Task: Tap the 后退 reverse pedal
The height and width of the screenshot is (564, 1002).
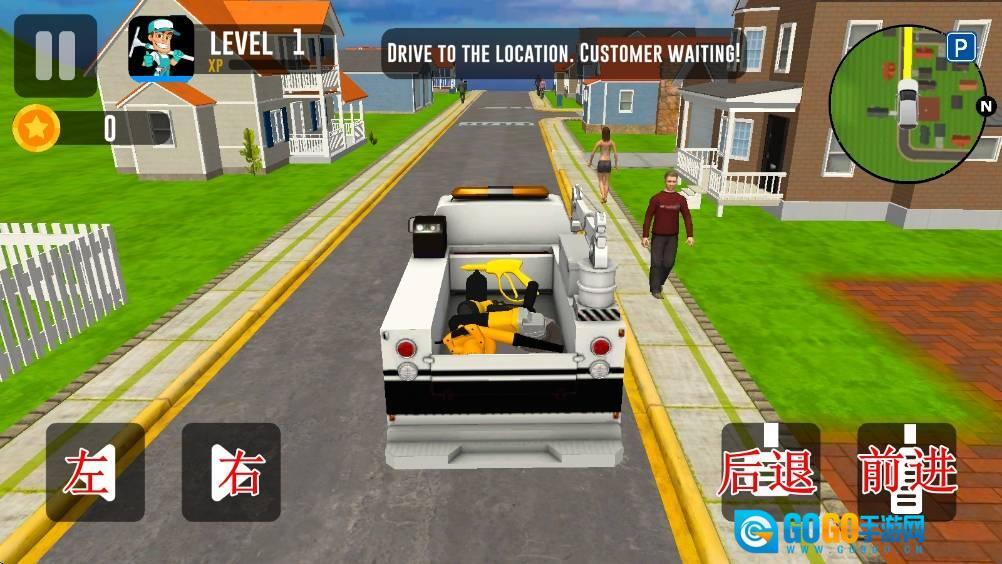Action: [770, 471]
